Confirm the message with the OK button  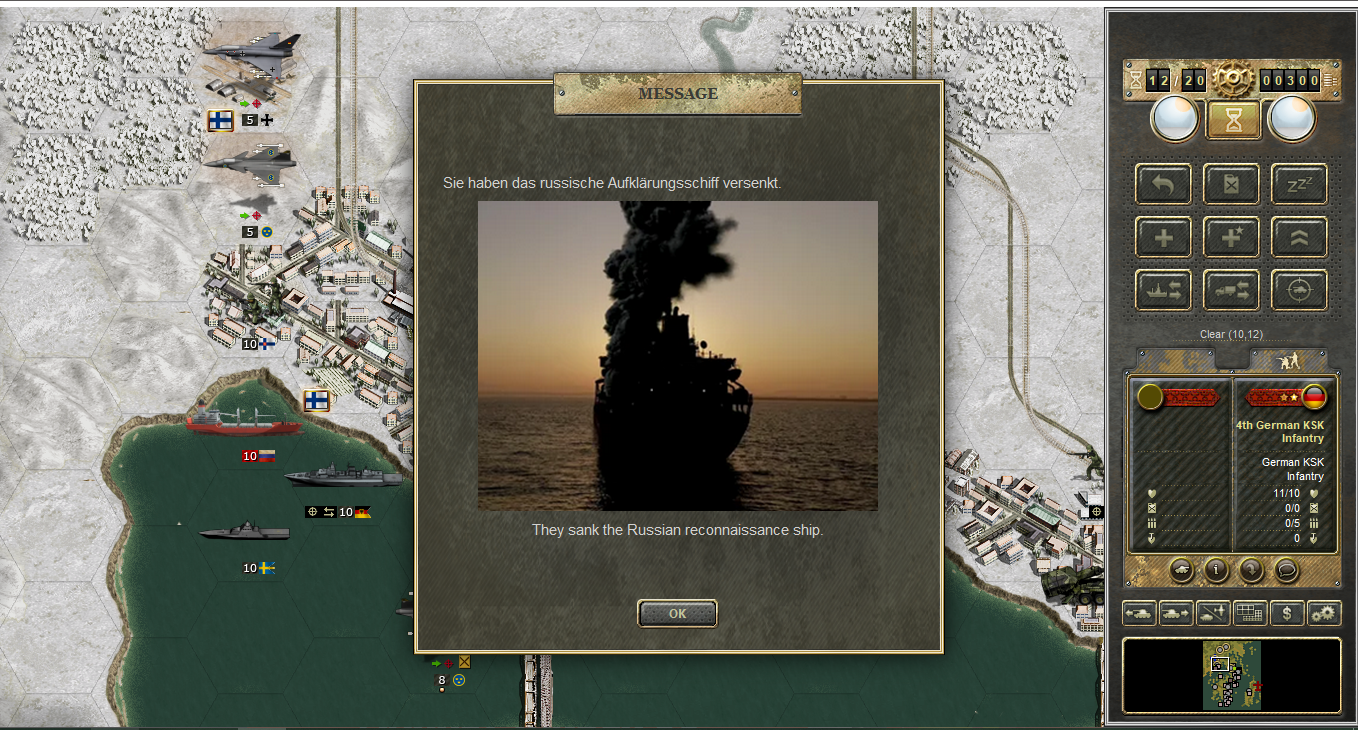coord(677,613)
